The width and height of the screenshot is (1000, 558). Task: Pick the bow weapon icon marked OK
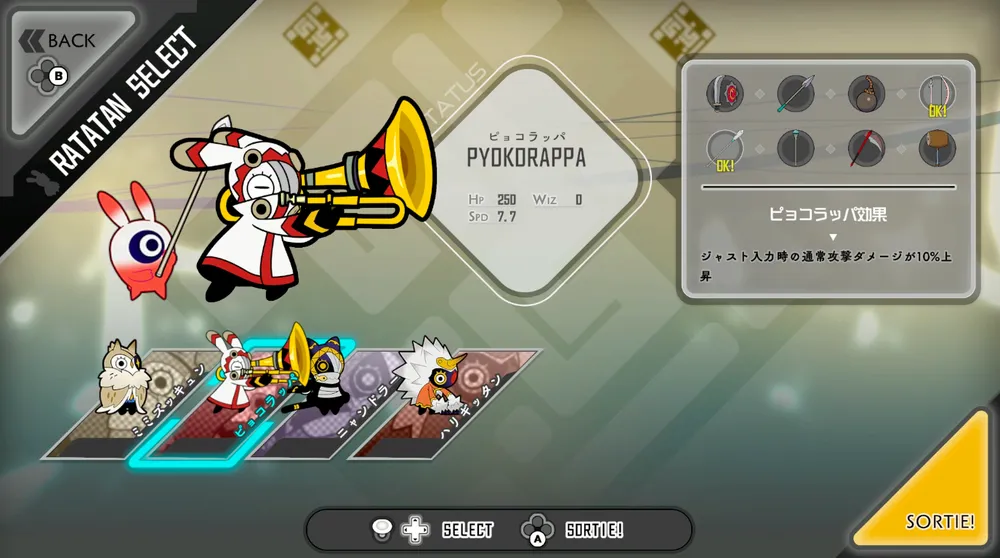(937, 94)
